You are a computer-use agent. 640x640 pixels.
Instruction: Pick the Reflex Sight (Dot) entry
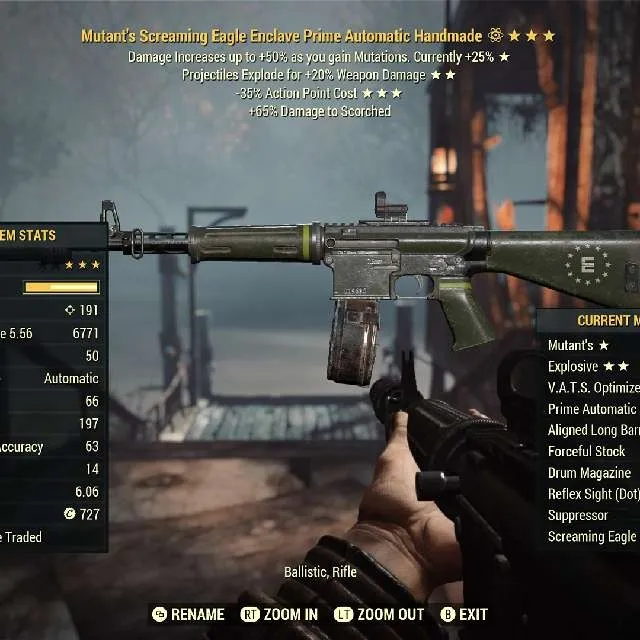click(592, 494)
